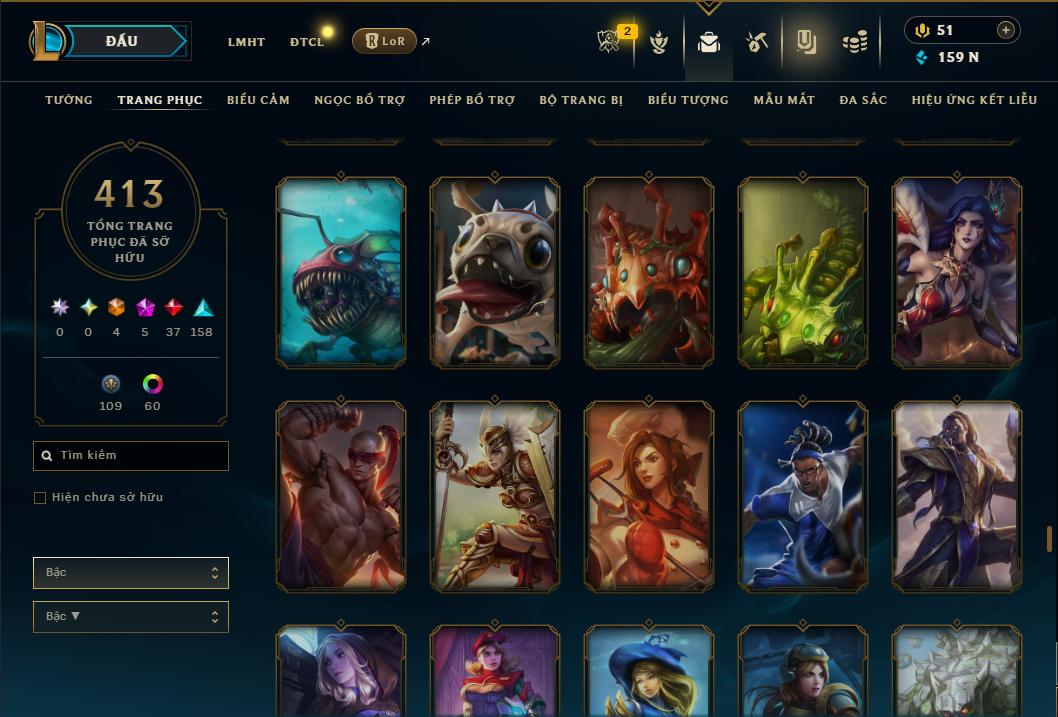This screenshot has width=1058, height=717.
Task: Switch to the Đa Sắc chromas tab
Action: pyautogui.click(x=863, y=100)
